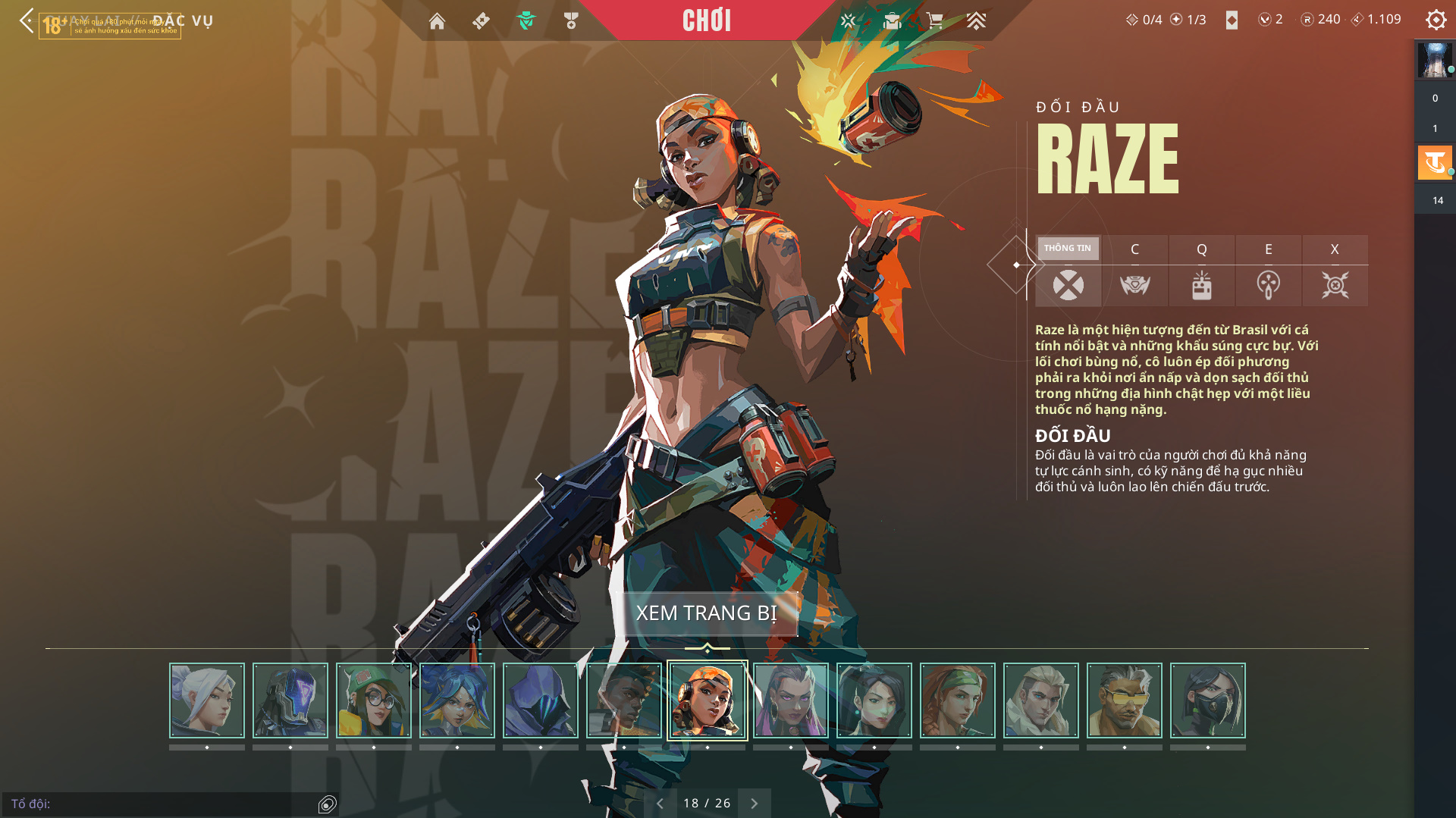
Task: Choose the masked Viper agent portrait
Action: [1208, 700]
